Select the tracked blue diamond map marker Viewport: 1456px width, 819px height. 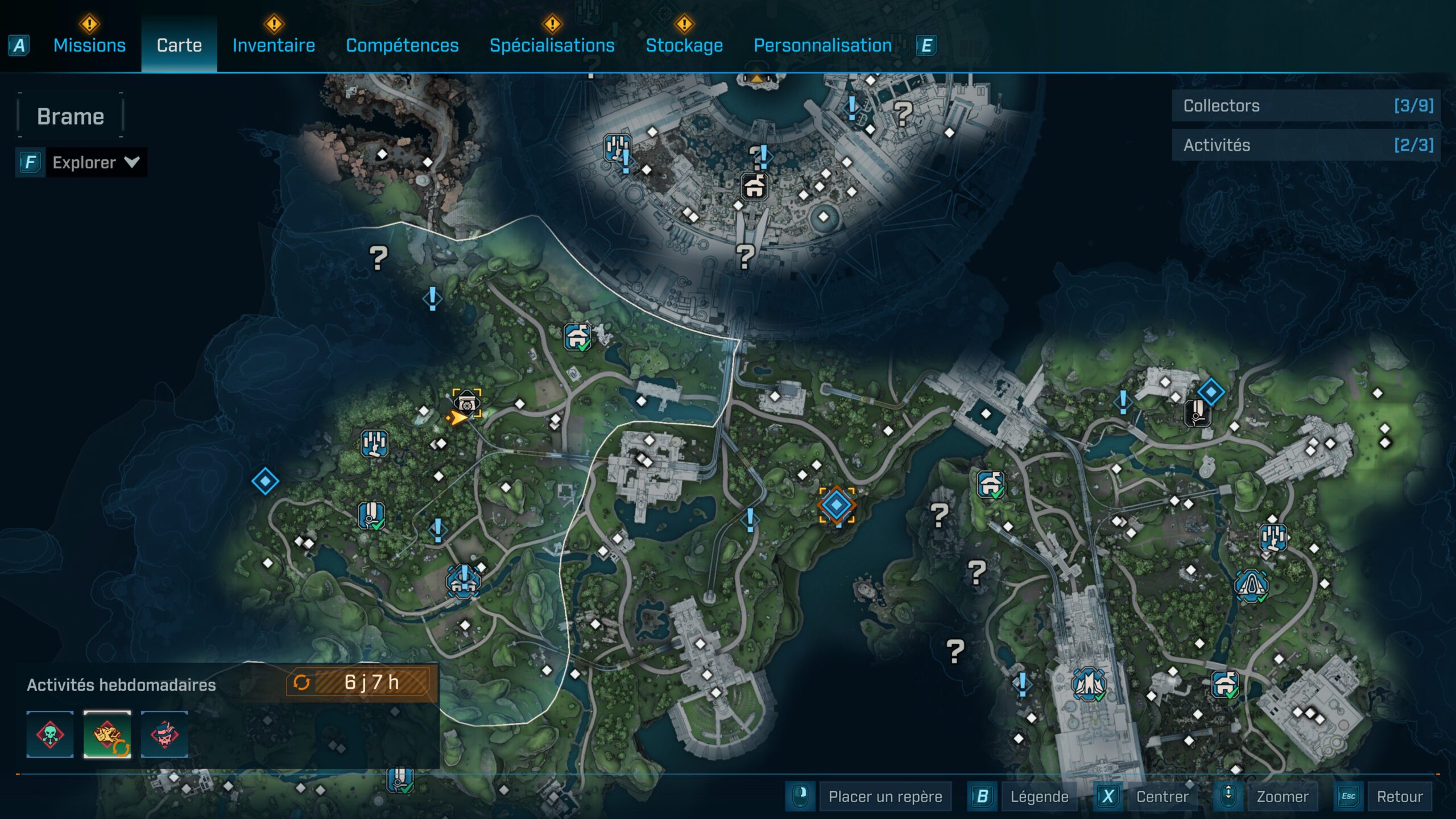click(836, 505)
